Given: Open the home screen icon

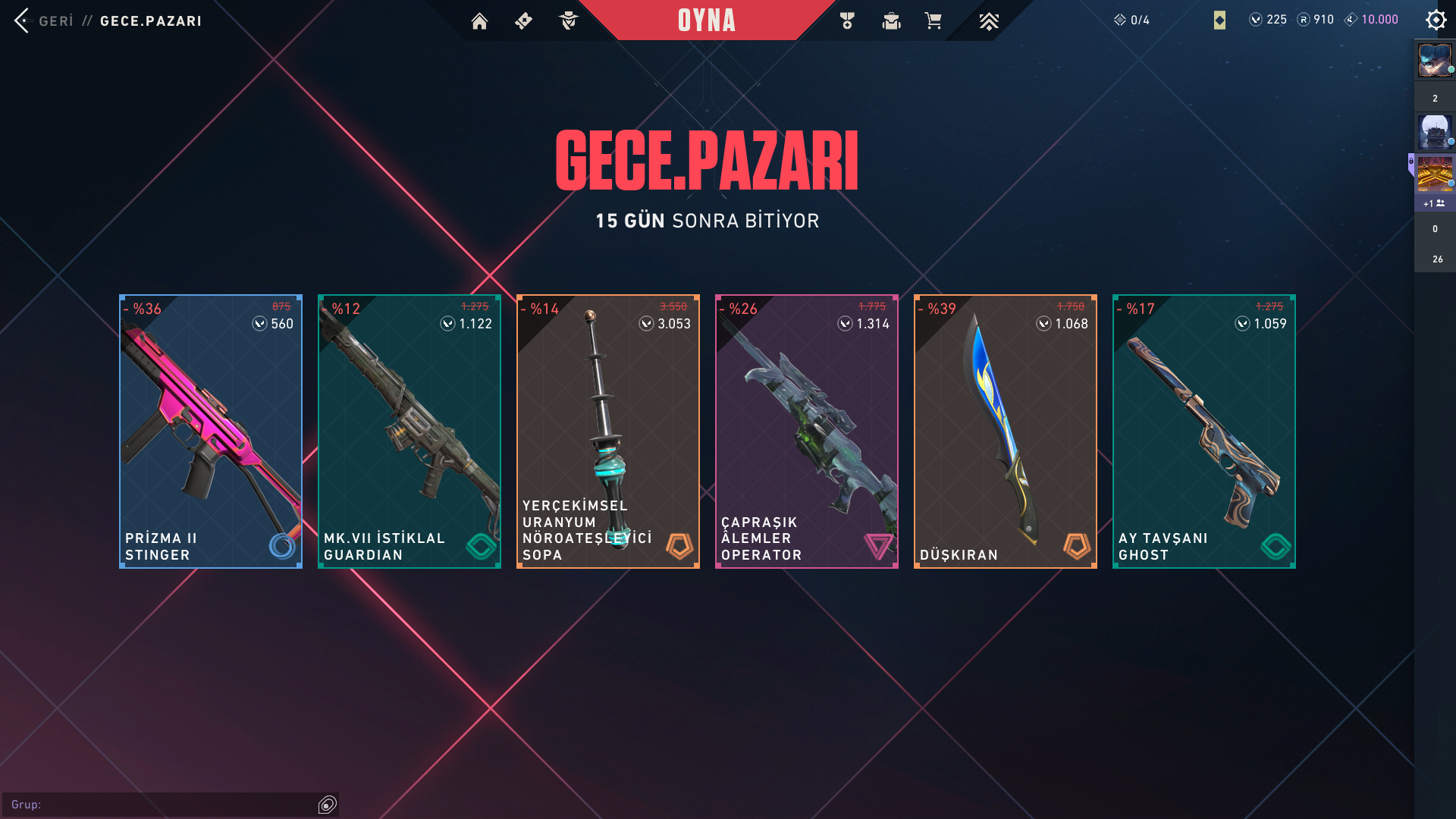Looking at the screenshot, I should [479, 21].
